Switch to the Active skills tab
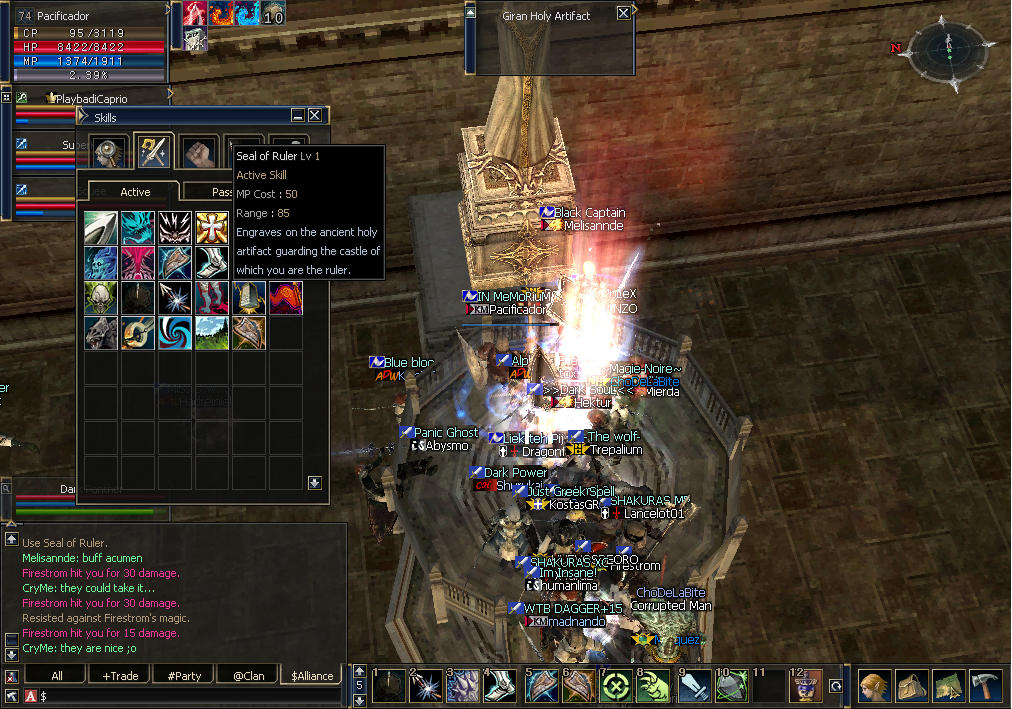 coord(135,192)
